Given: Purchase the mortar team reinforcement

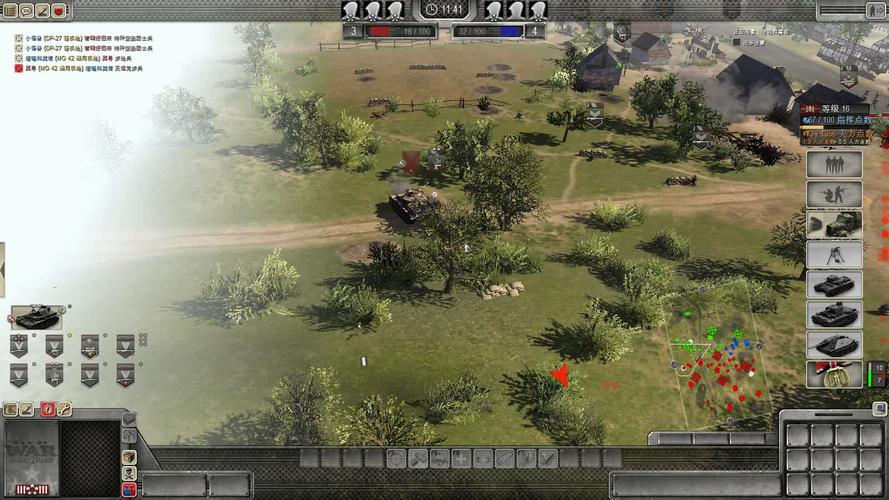Looking at the screenshot, I should (x=833, y=254).
